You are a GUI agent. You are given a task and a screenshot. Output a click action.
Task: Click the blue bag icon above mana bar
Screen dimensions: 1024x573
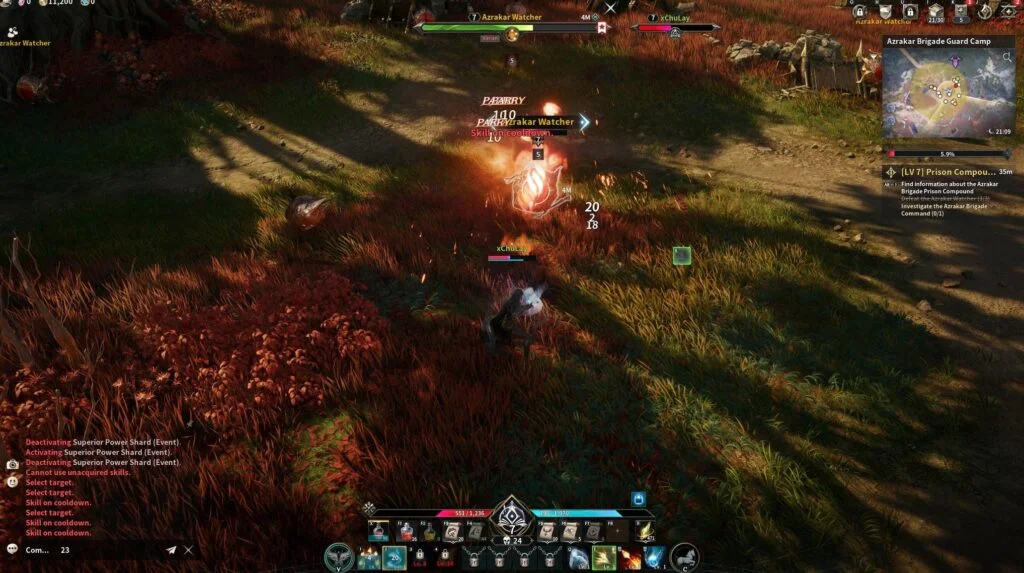(x=638, y=498)
